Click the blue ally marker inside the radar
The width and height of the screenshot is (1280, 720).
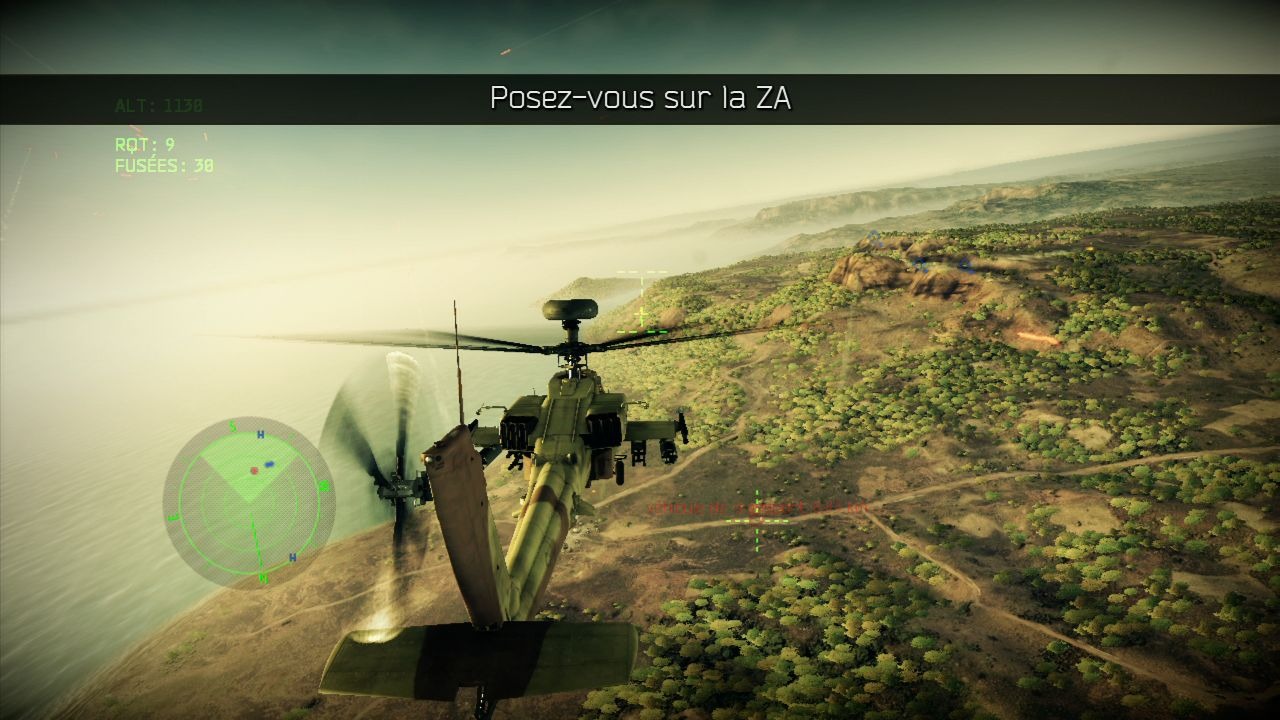pyautogui.click(x=270, y=463)
